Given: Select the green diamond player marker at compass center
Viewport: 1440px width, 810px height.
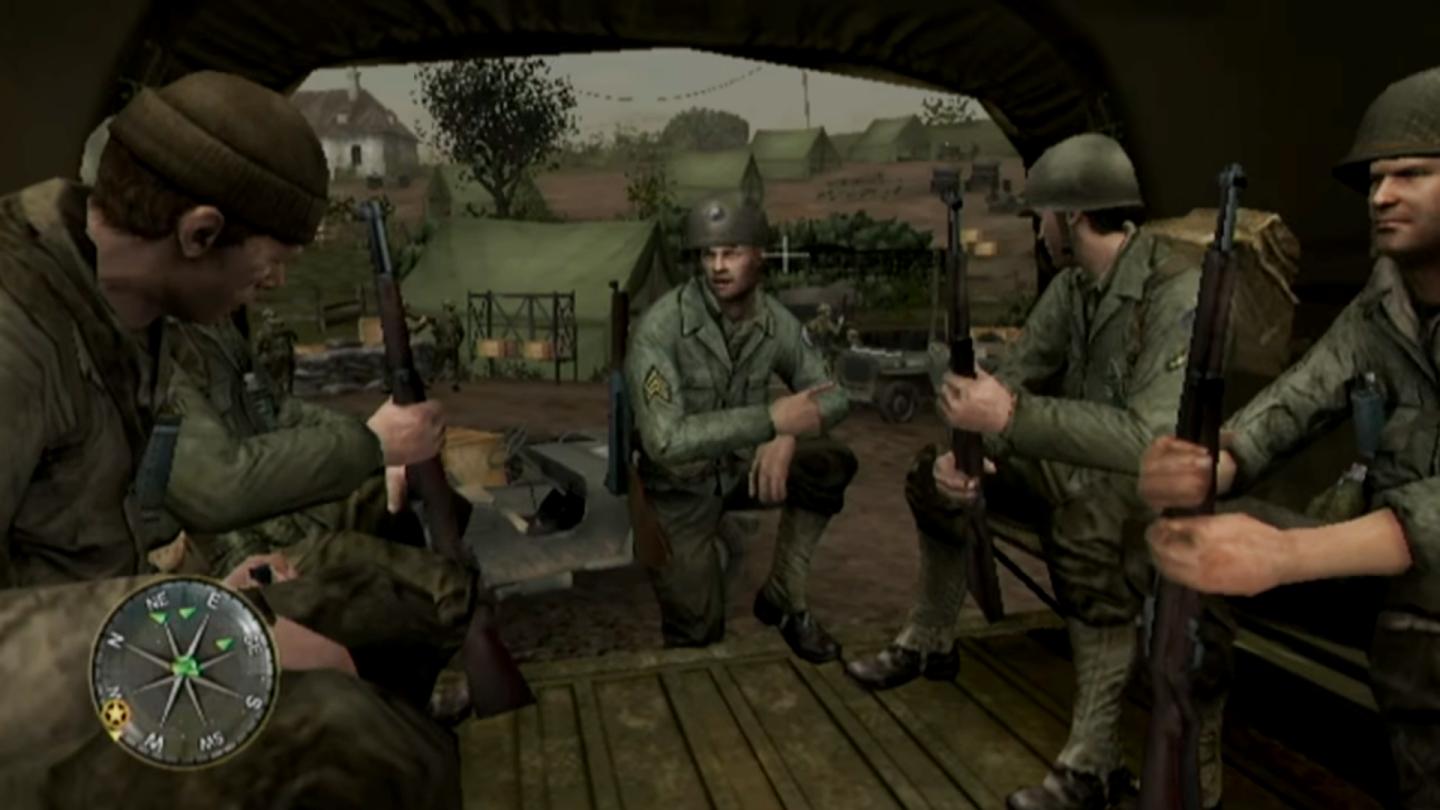Looking at the screenshot, I should tap(185, 666).
